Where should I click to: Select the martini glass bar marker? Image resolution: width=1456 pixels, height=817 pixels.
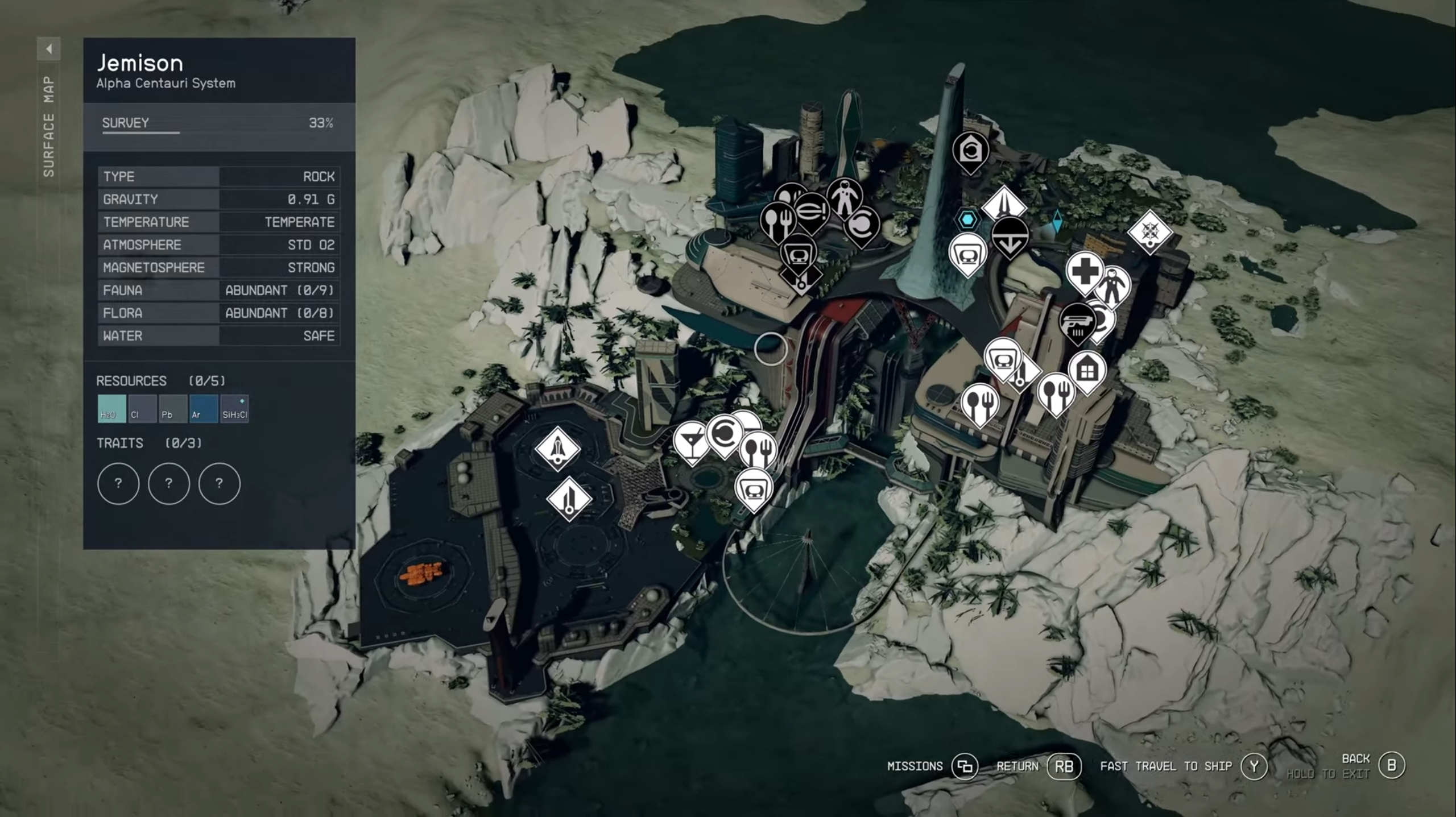click(x=691, y=441)
